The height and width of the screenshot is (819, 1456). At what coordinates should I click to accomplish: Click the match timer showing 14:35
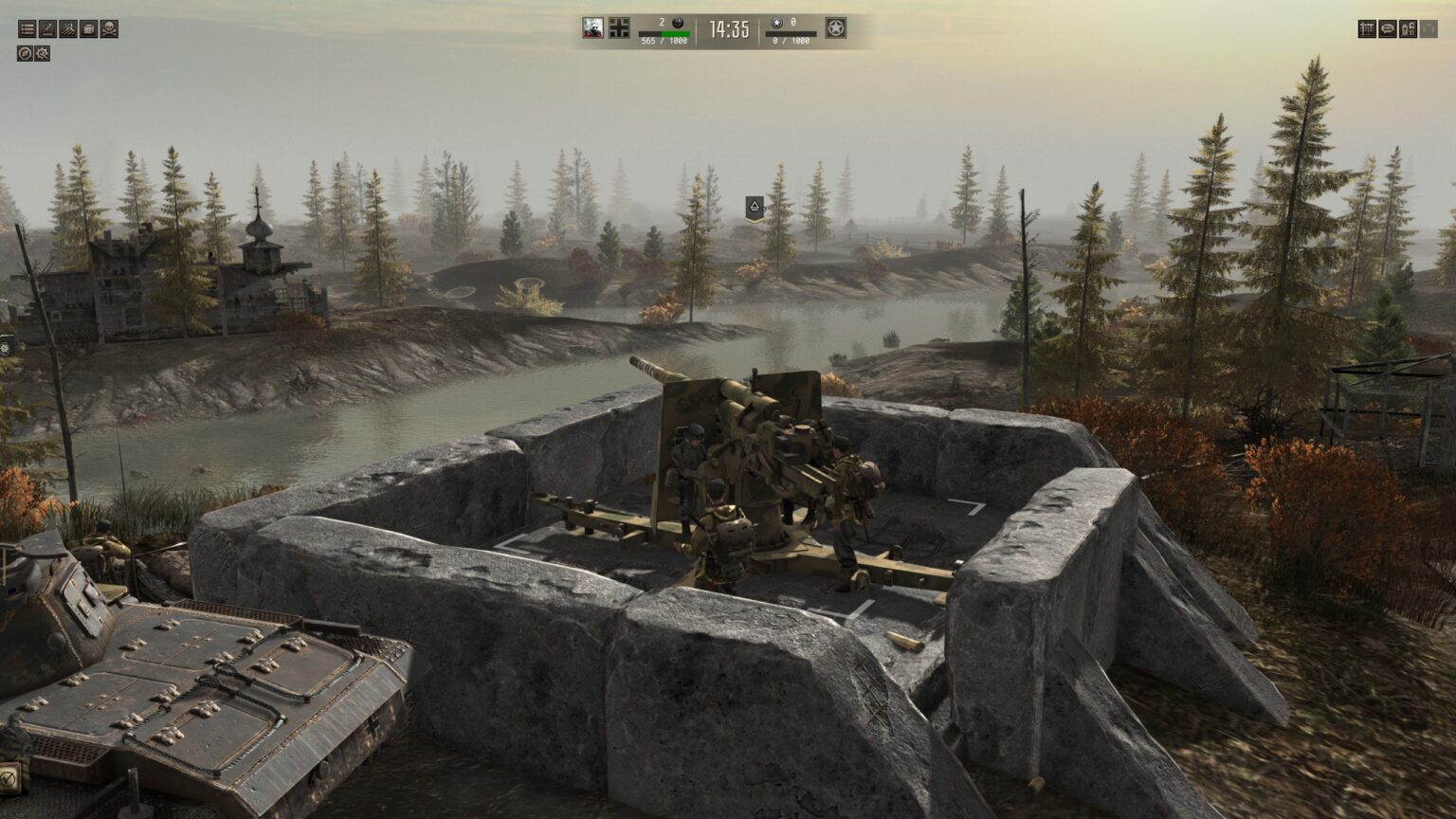point(728,28)
